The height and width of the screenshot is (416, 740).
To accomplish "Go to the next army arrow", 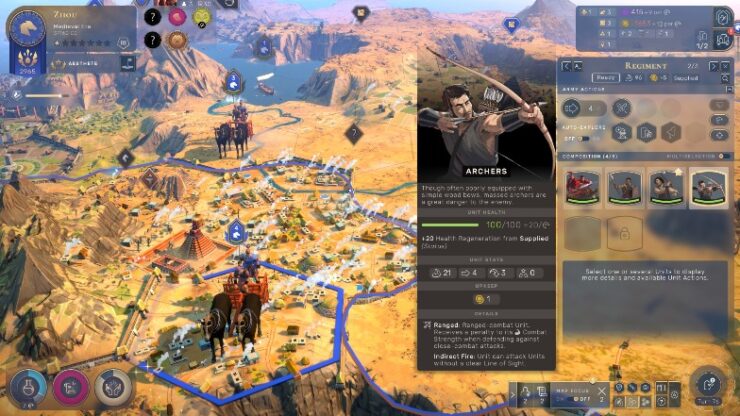I will pyautogui.click(x=713, y=65).
